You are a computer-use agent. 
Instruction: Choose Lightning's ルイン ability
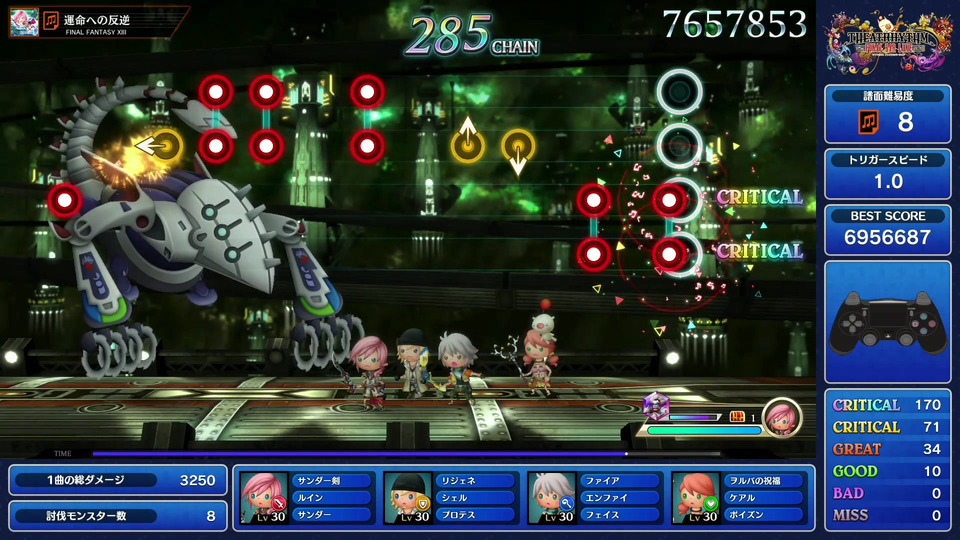[332, 498]
